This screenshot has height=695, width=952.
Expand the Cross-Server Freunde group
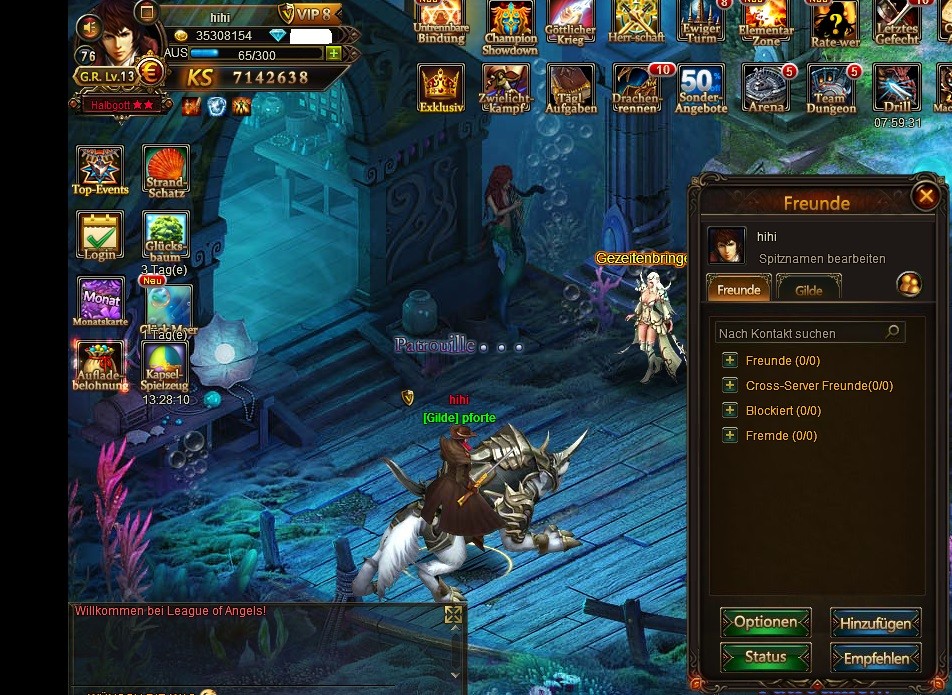point(730,386)
